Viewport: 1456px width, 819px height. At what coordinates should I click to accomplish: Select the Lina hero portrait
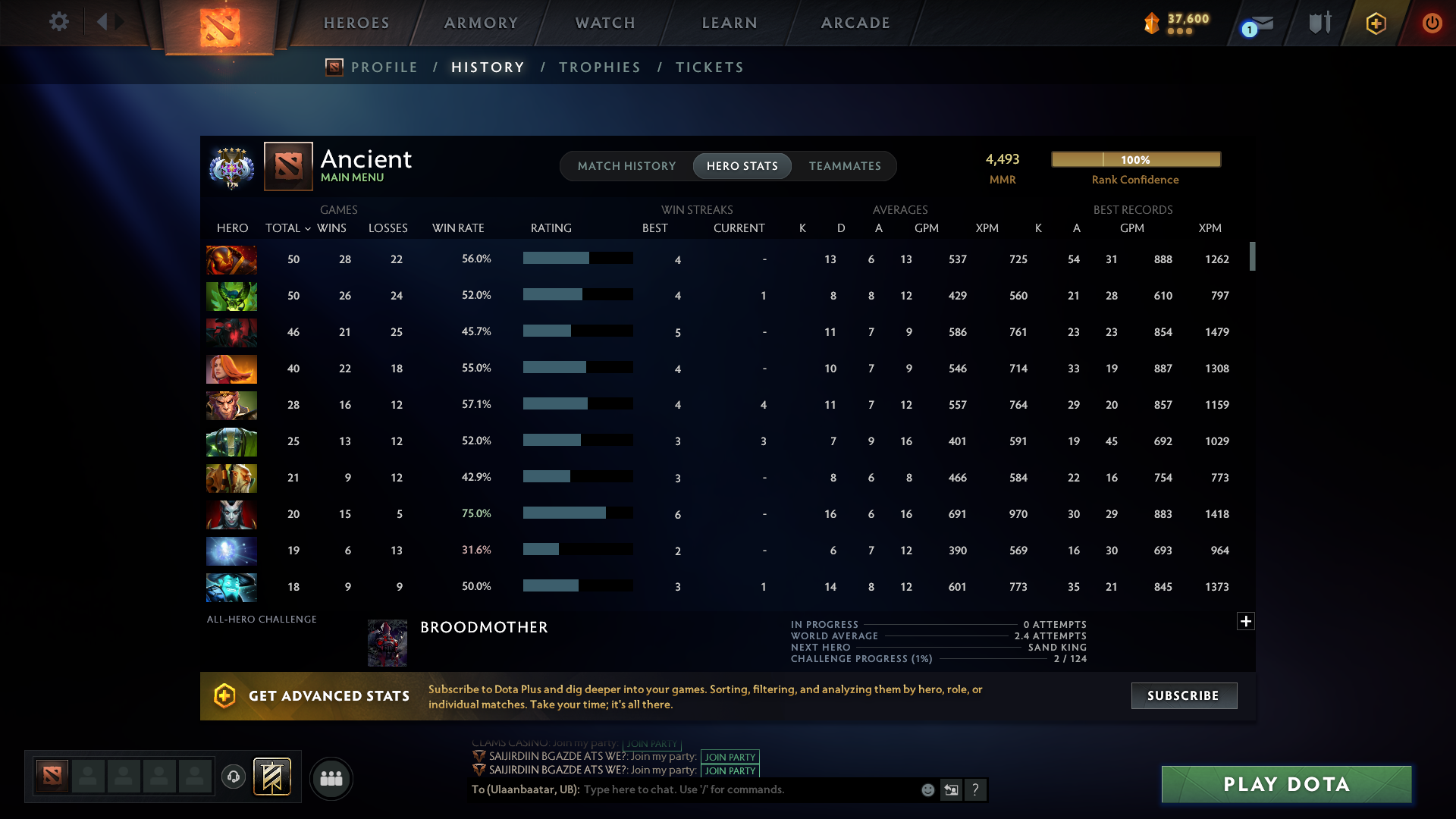231,369
